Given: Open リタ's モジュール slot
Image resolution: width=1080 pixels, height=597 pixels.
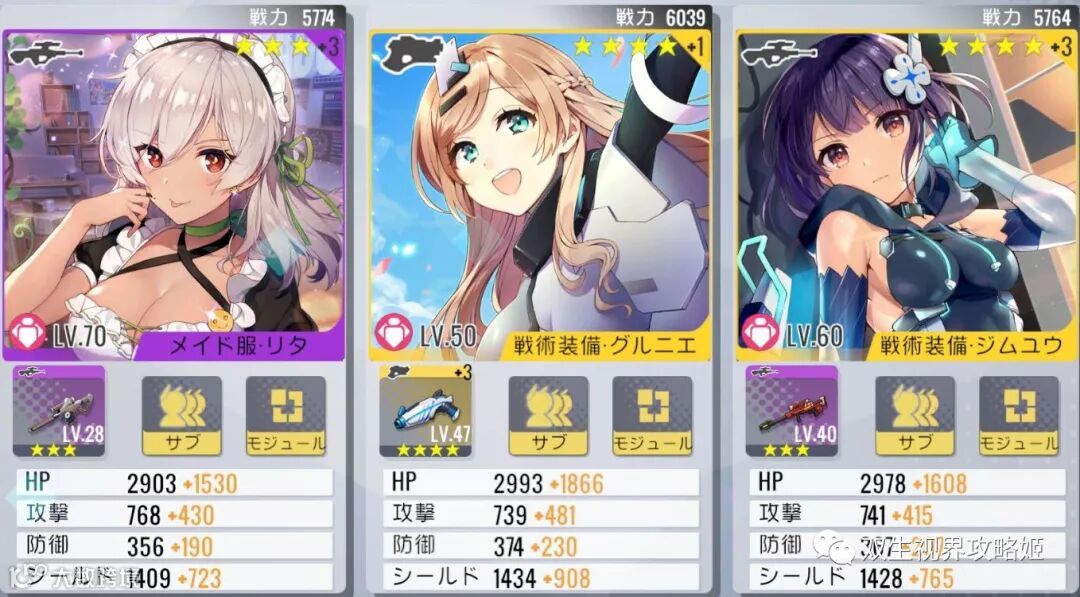Looking at the screenshot, I should [286, 415].
